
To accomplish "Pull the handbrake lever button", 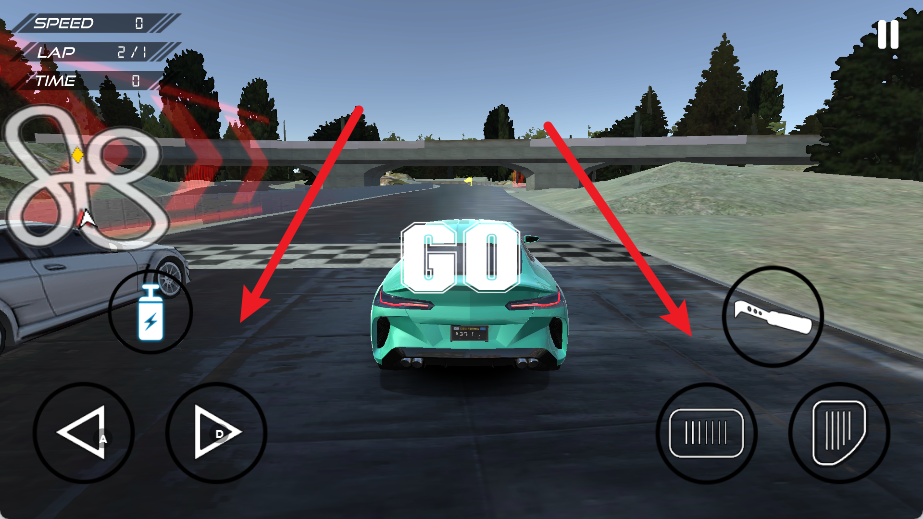I will coord(772,316).
